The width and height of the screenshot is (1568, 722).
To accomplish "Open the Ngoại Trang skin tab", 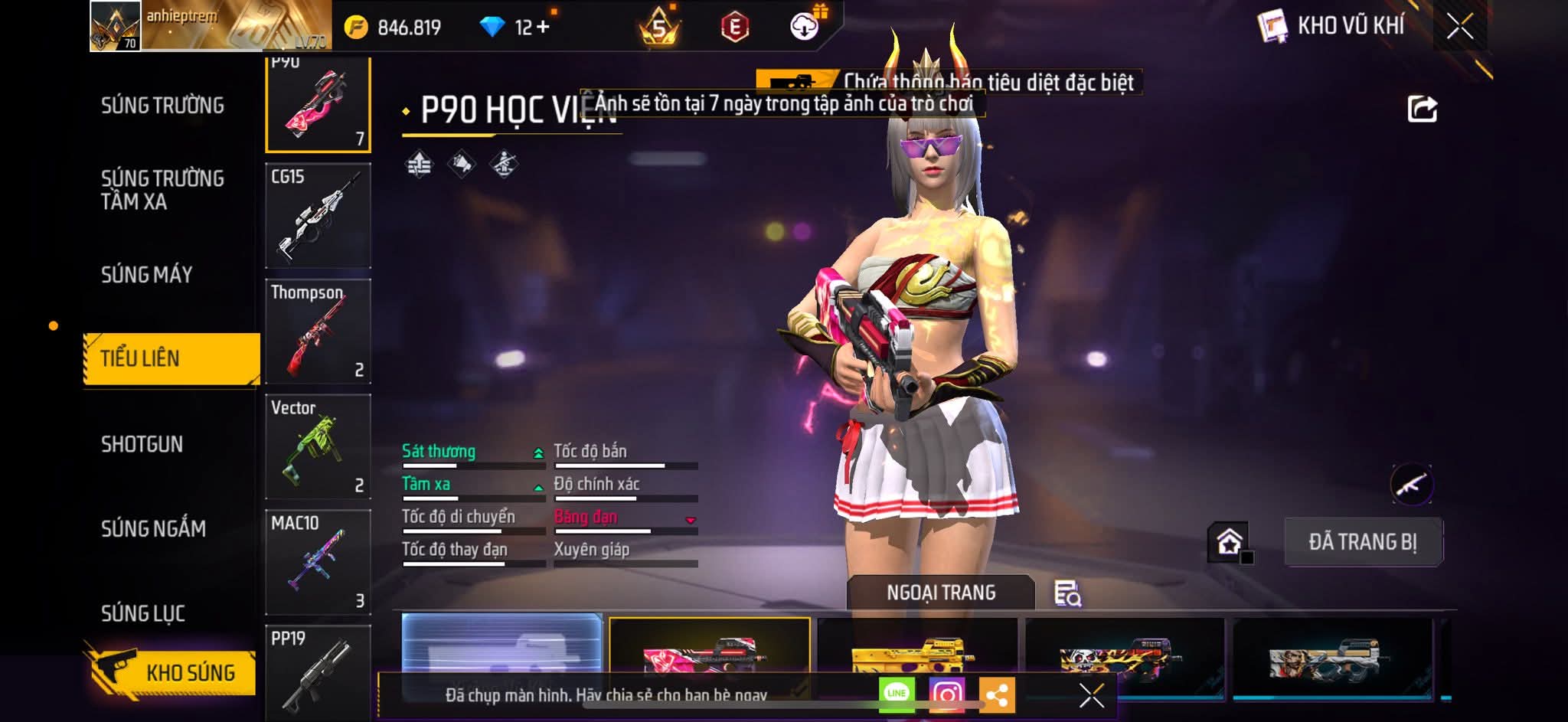I will 941,593.
